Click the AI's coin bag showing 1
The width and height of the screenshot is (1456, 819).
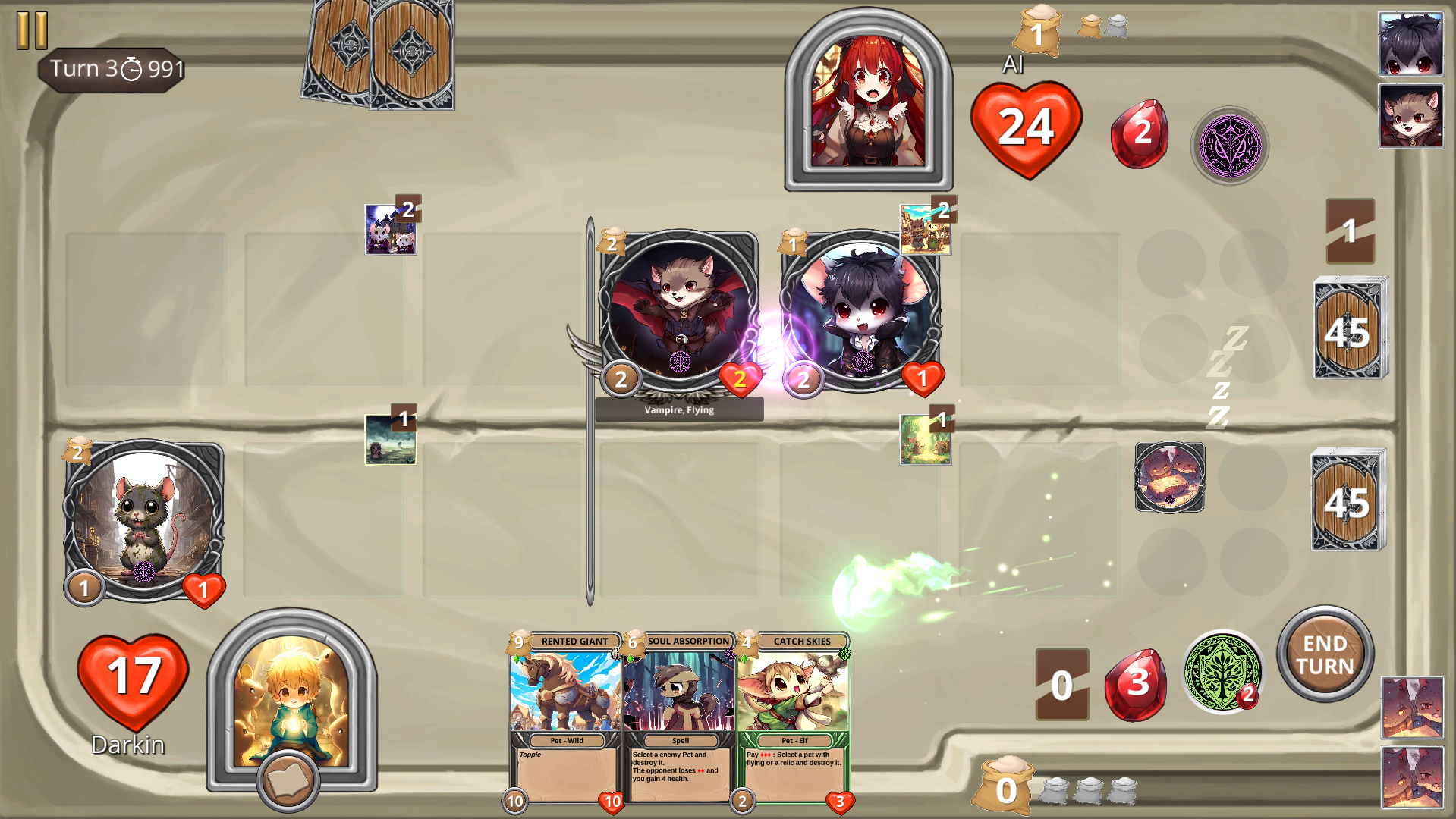point(1039,32)
